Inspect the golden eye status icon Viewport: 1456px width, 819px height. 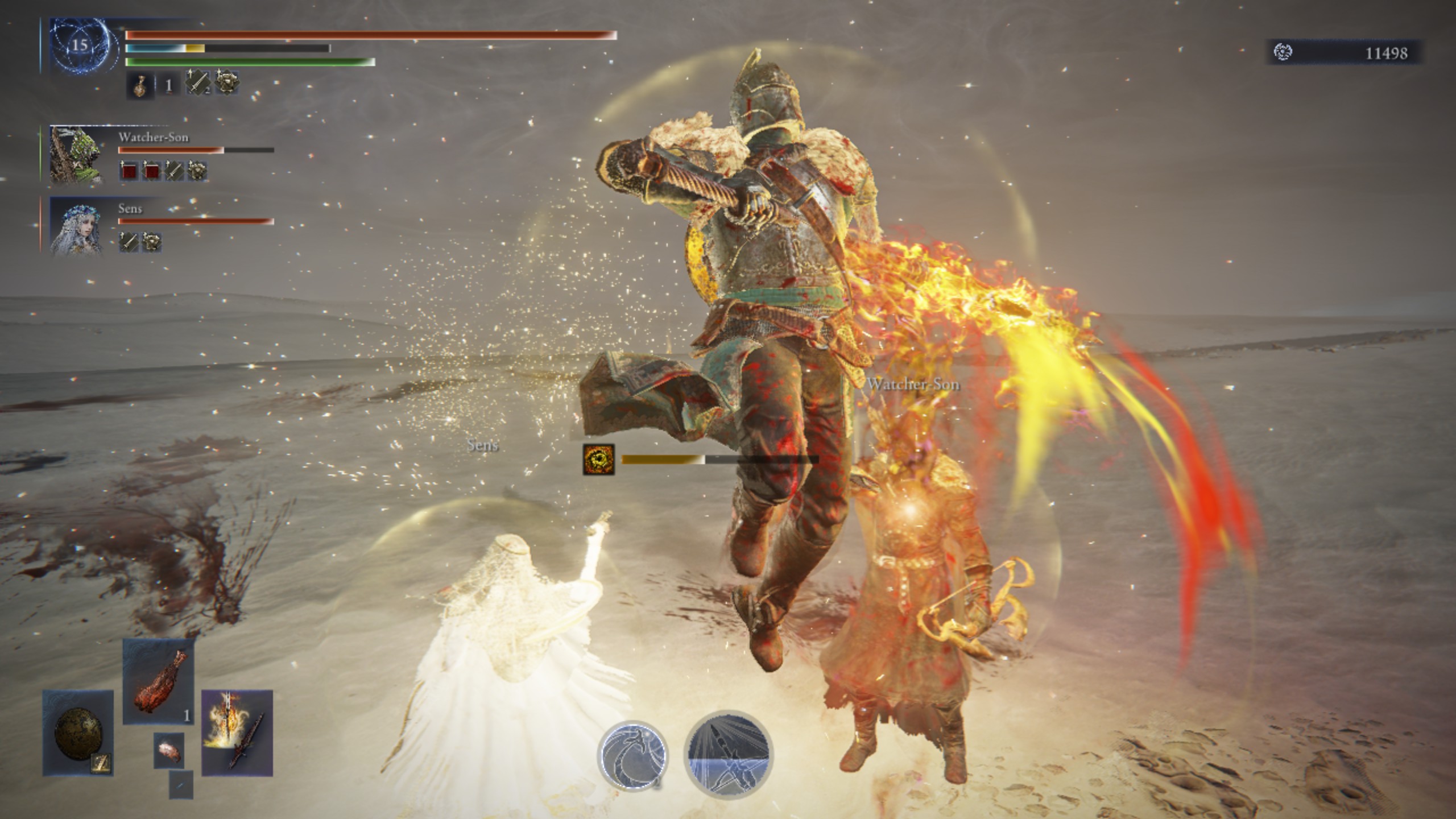pos(599,460)
